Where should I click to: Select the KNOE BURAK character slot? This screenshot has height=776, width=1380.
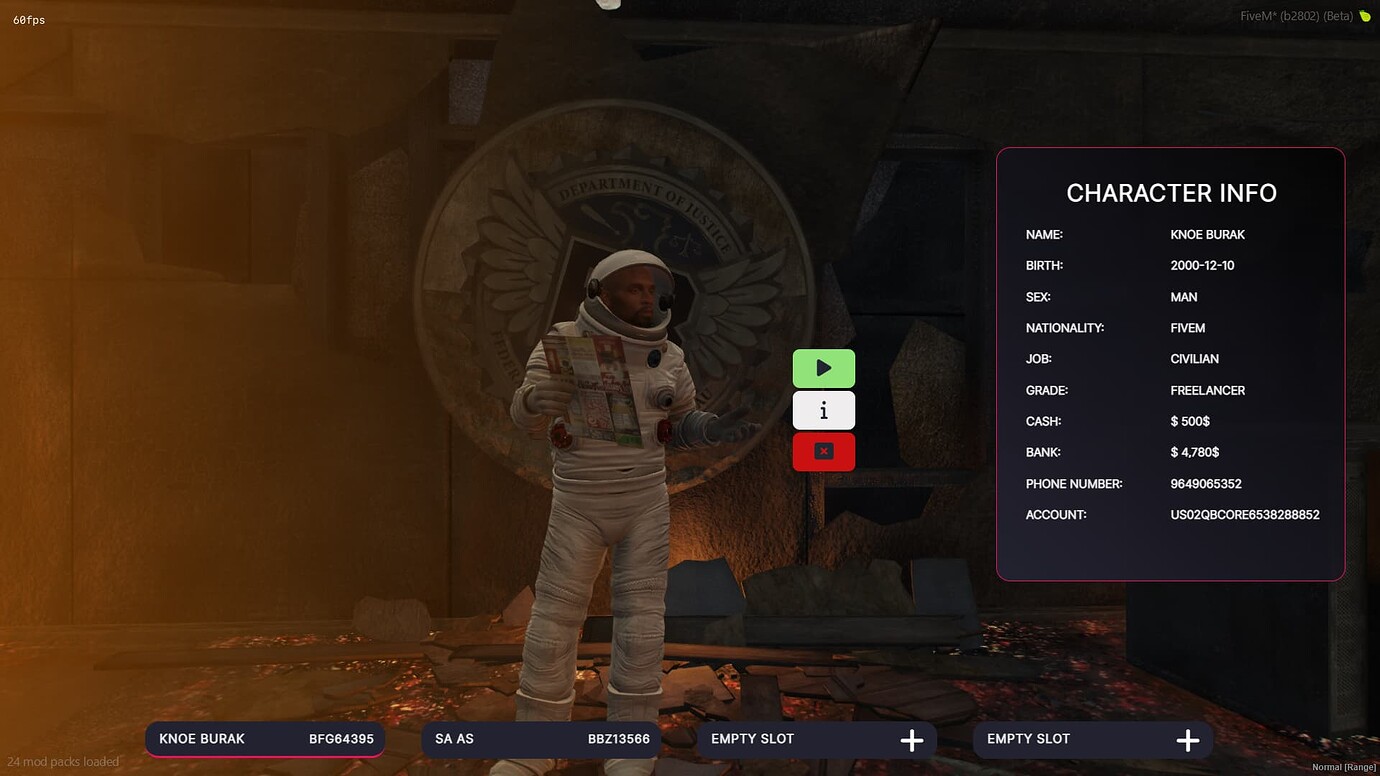point(265,739)
